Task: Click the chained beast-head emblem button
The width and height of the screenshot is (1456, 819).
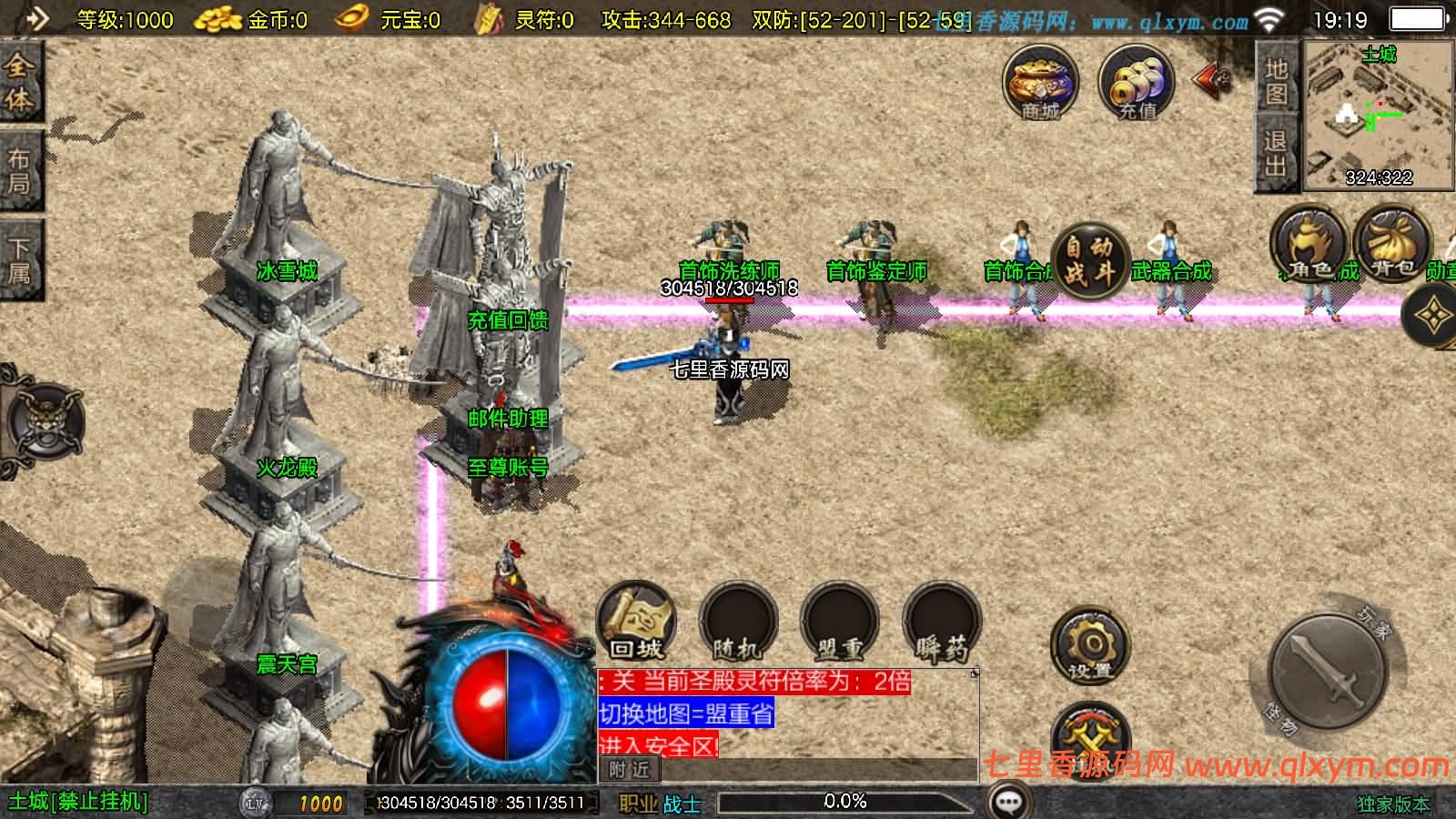Action: (45, 422)
